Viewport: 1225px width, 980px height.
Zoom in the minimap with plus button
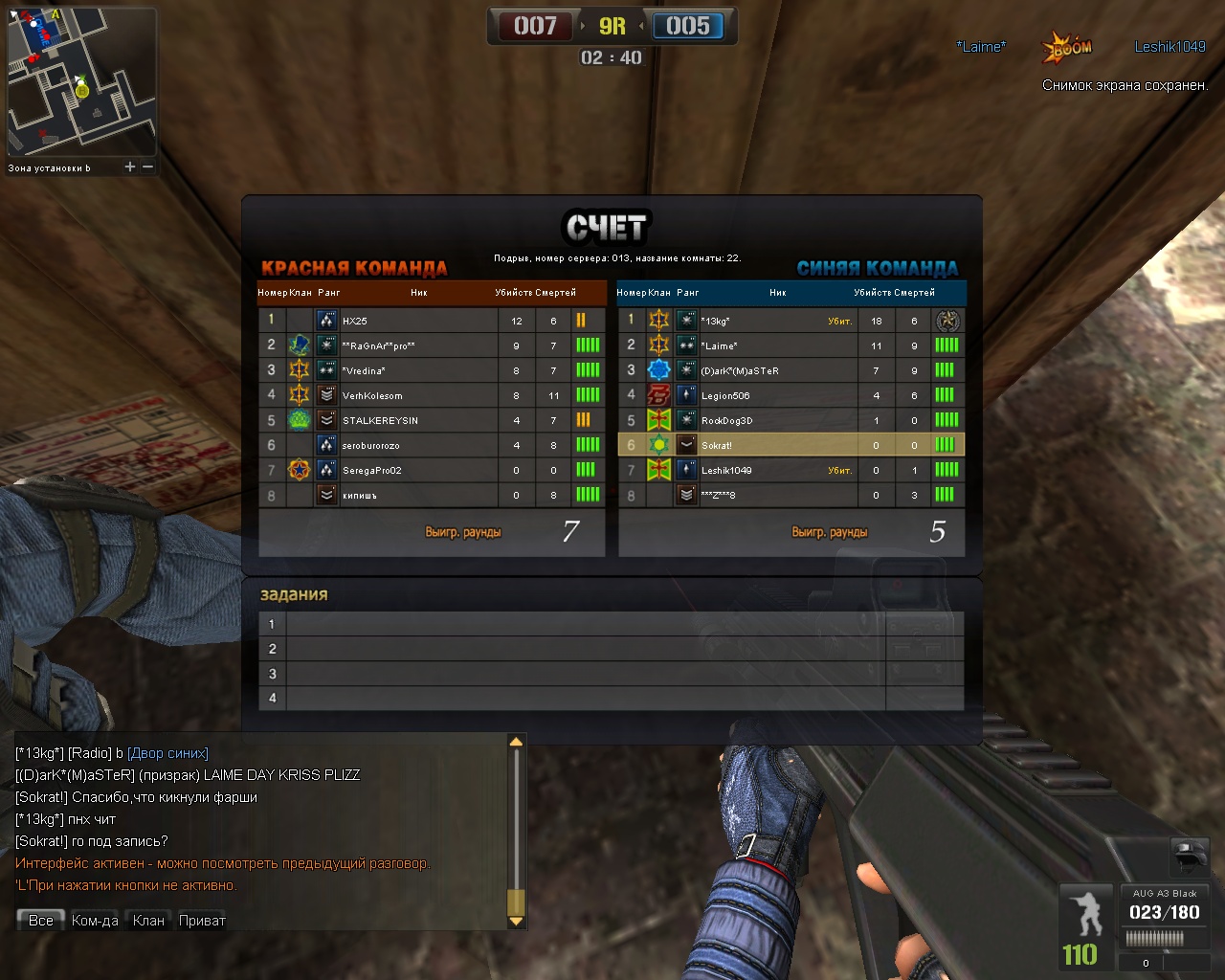(130, 167)
